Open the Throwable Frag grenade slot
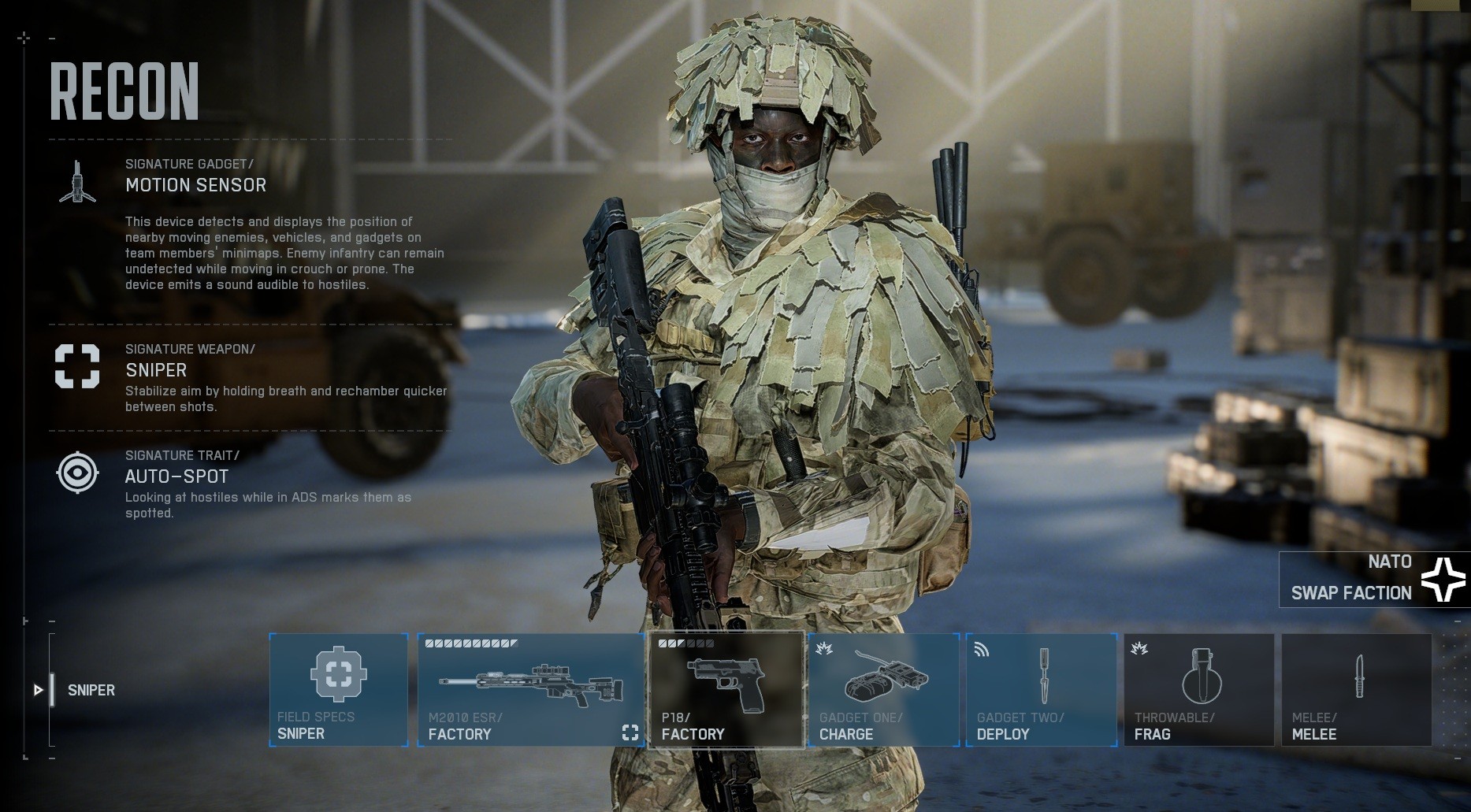The height and width of the screenshot is (812, 1471). 1198,689
